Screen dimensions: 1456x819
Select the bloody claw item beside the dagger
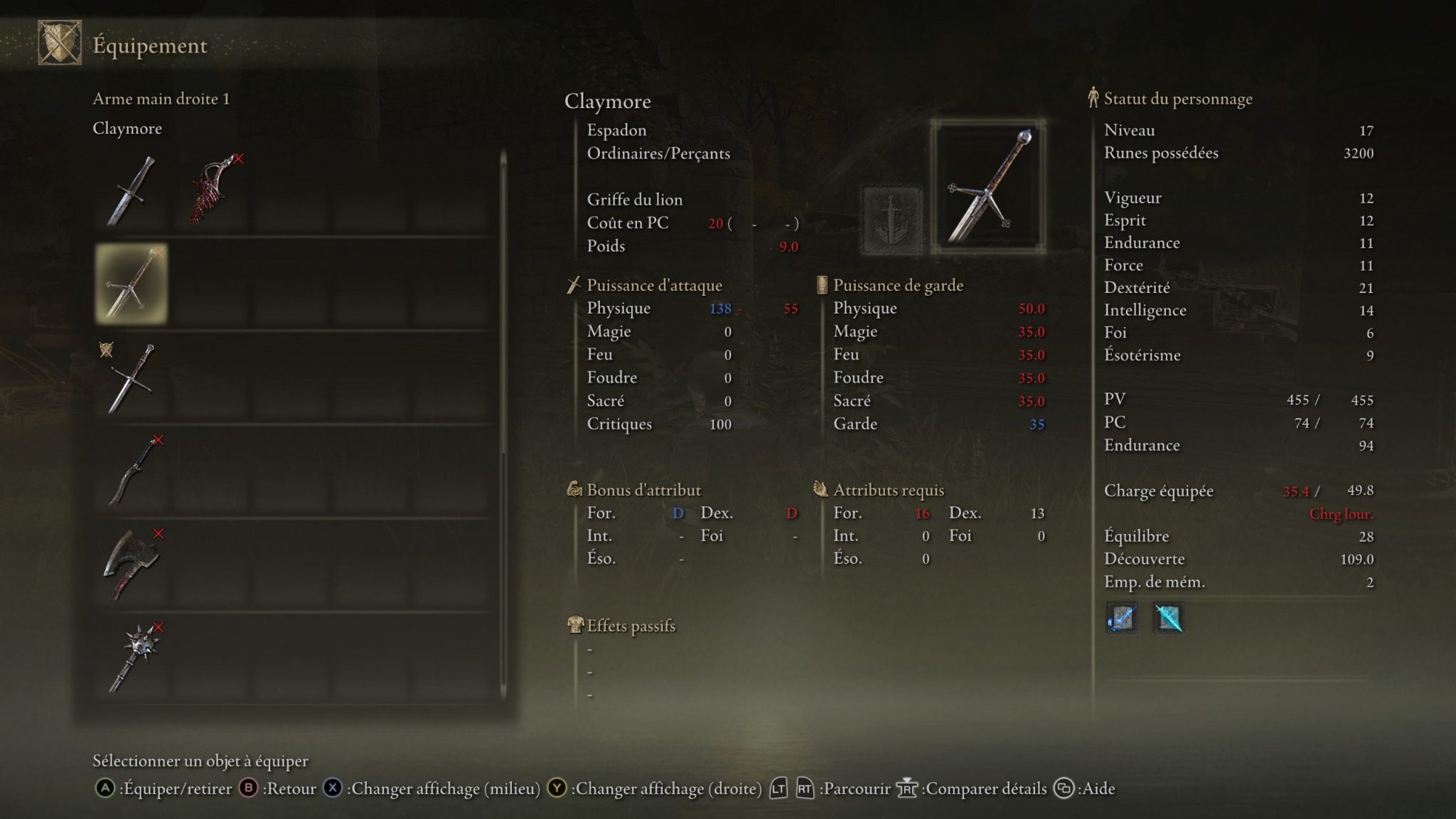(x=210, y=188)
